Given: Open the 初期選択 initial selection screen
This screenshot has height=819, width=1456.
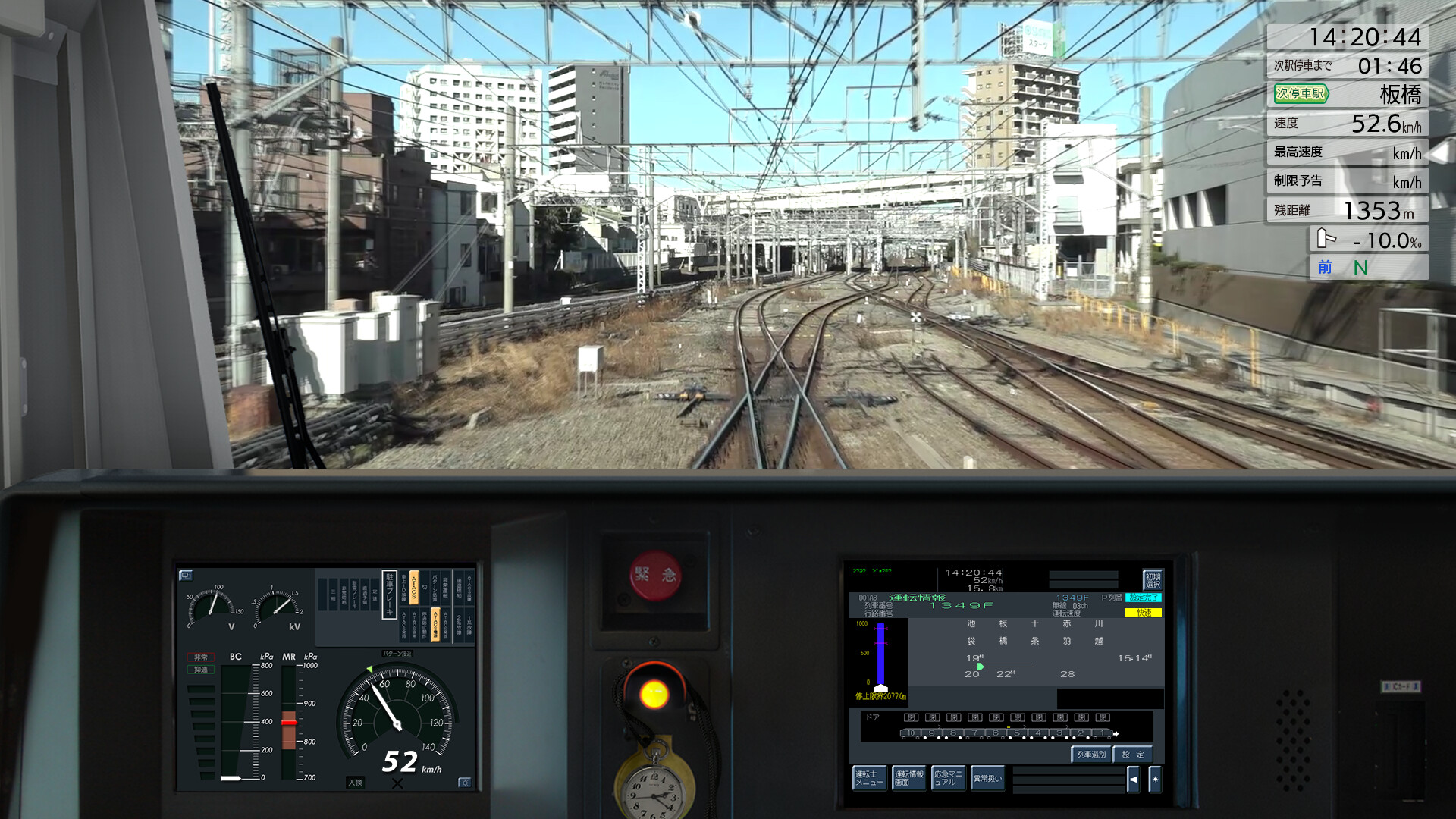Looking at the screenshot, I should click(x=1152, y=580).
